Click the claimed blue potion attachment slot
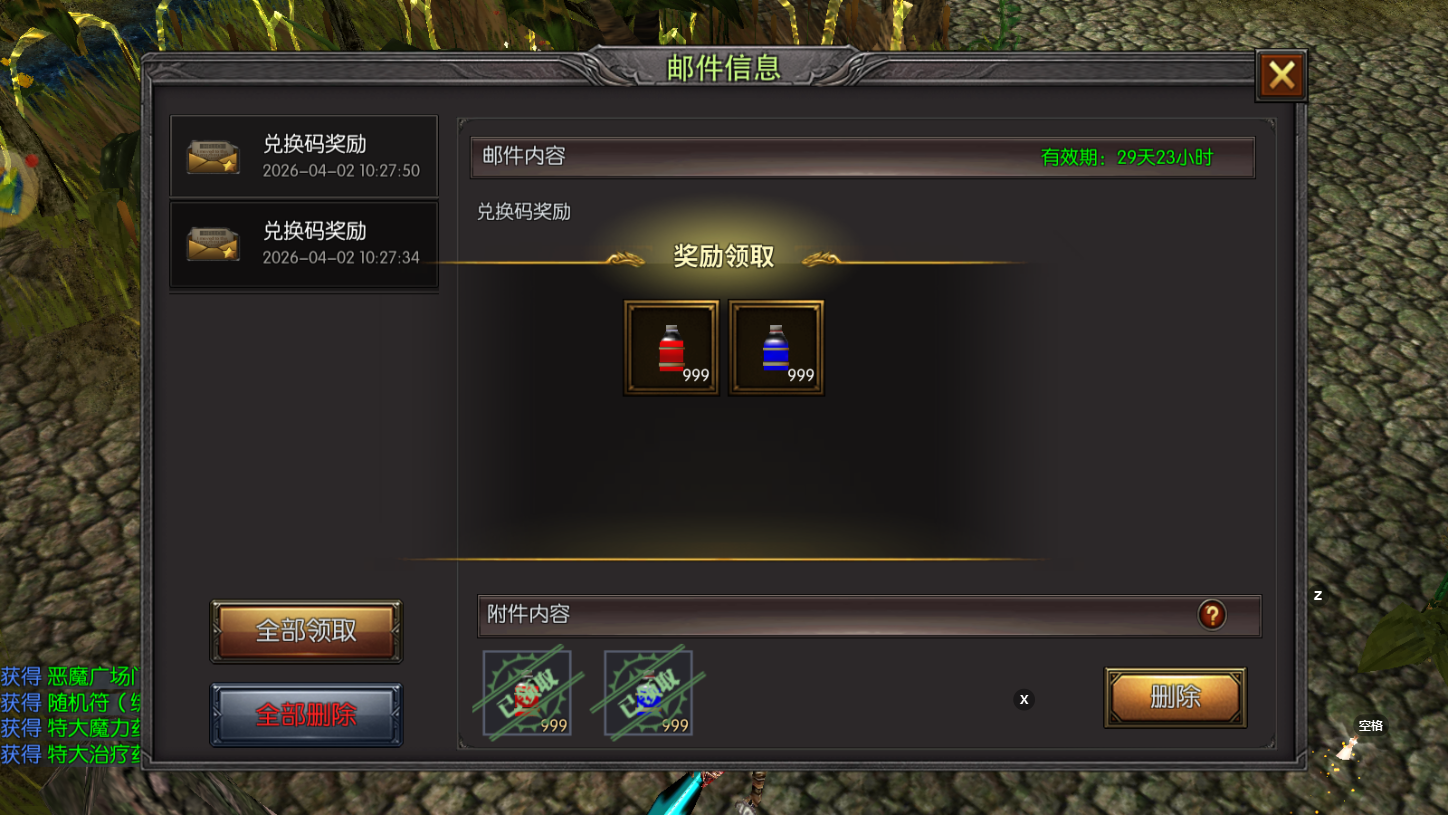The image size is (1448, 815). click(646, 693)
